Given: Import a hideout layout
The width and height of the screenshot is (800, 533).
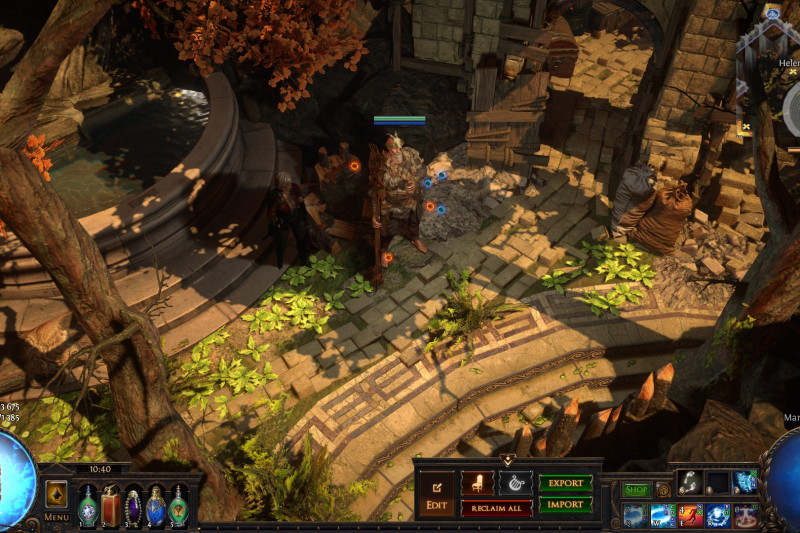Looking at the screenshot, I should (565, 505).
